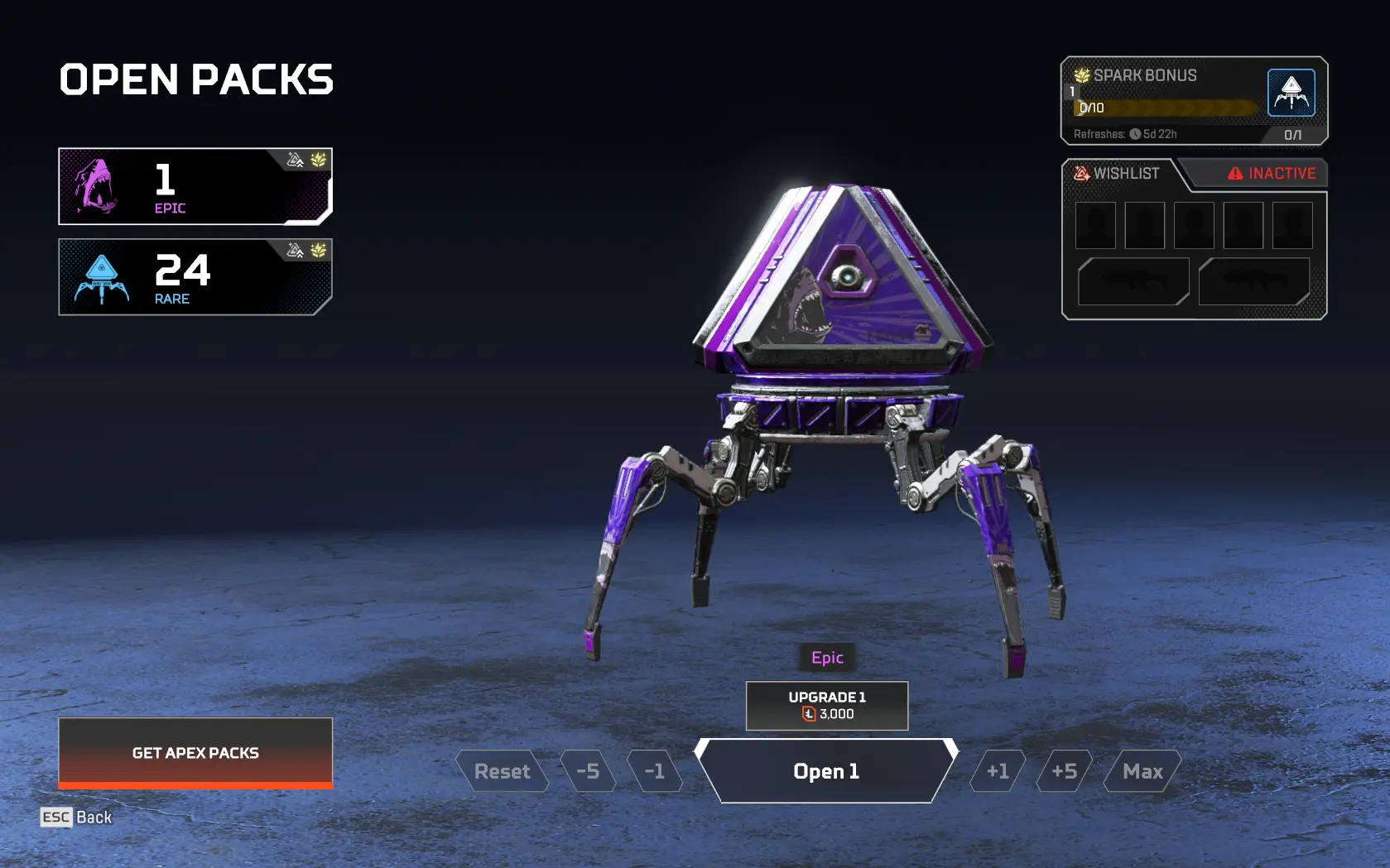Buy Upgrade 1 for 3,000
Screen dimensions: 1390x868
pos(826,706)
